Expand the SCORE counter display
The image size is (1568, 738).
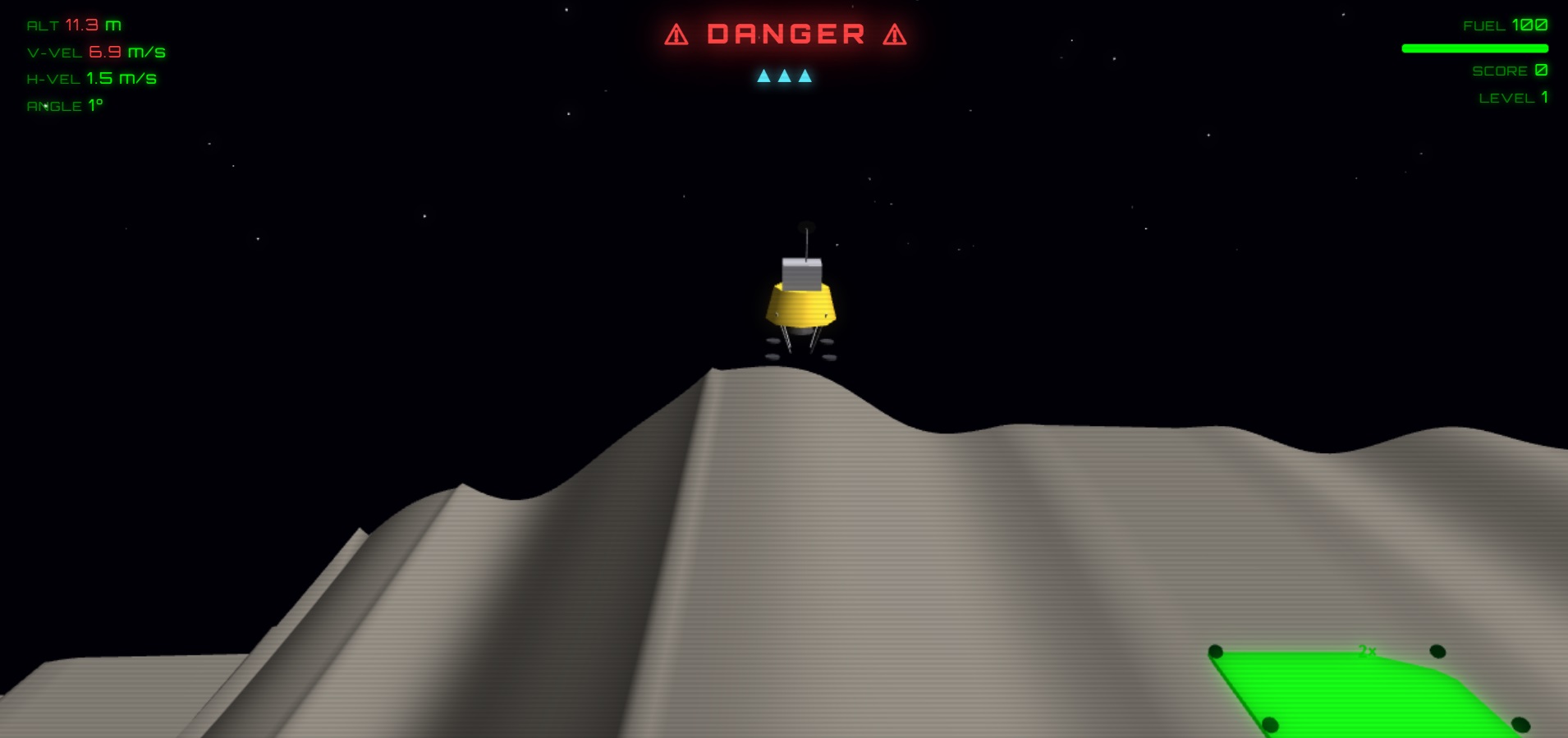coord(1509,70)
